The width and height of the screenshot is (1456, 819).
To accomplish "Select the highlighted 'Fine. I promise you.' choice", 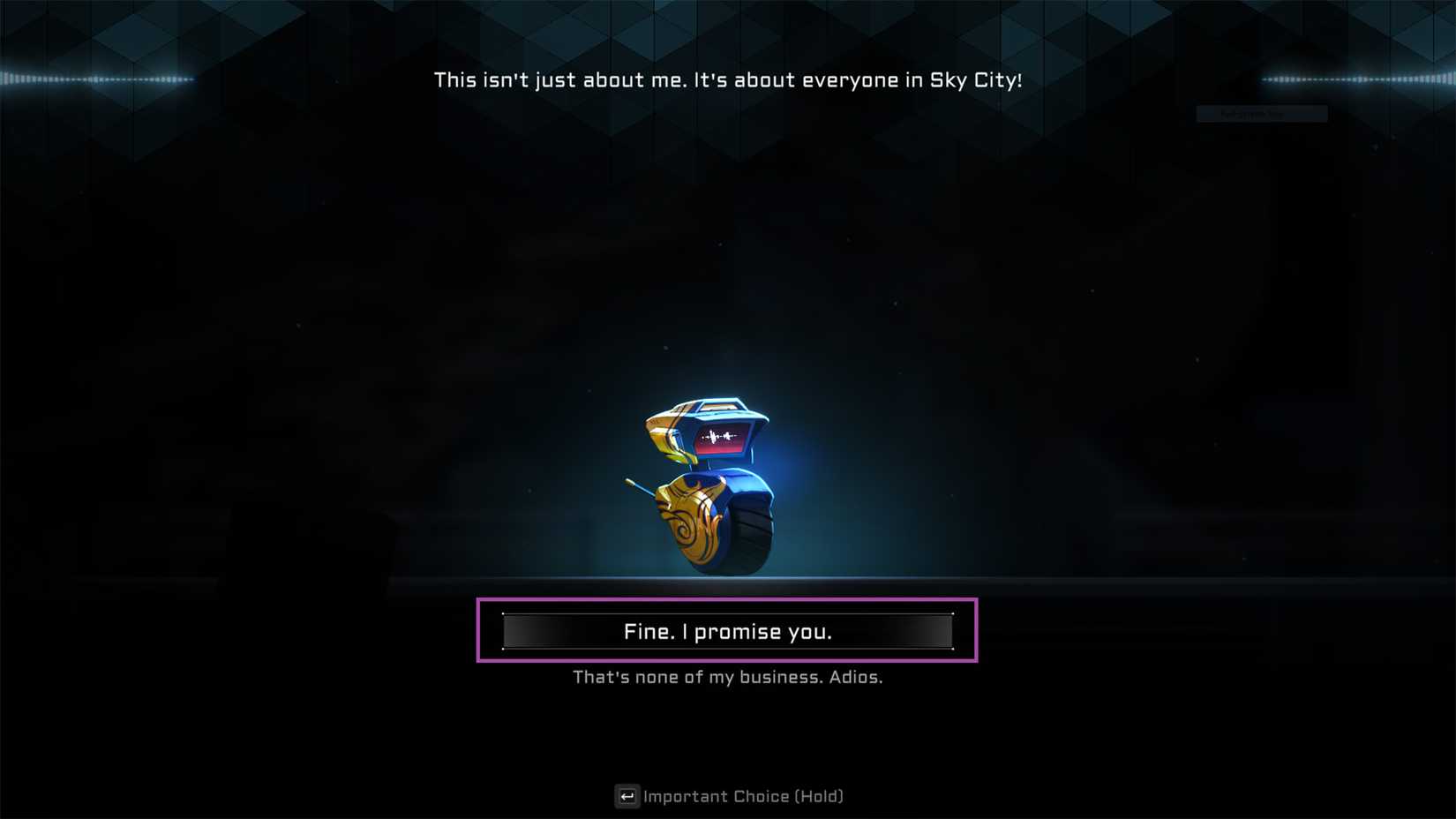I will point(728,630).
